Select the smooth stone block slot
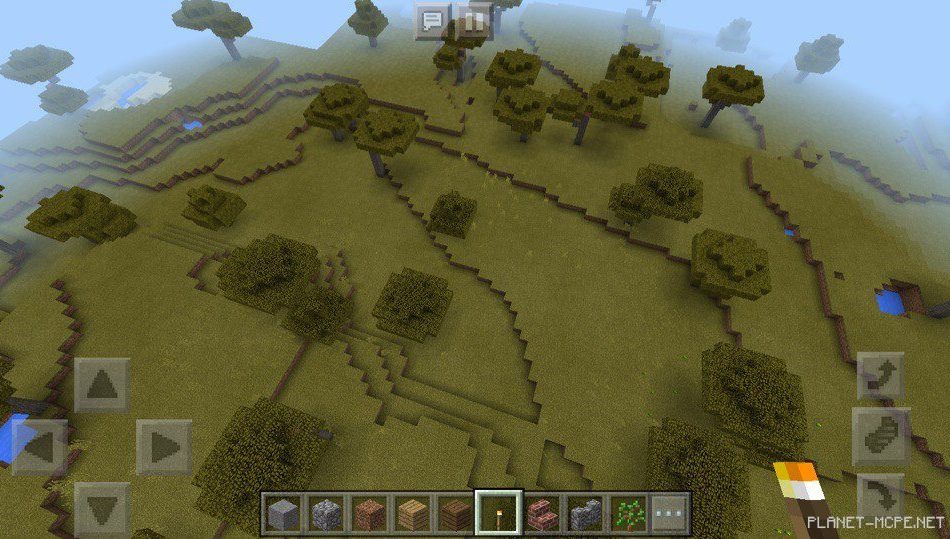The height and width of the screenshot is (539, 950). click(x=281, y=513)
